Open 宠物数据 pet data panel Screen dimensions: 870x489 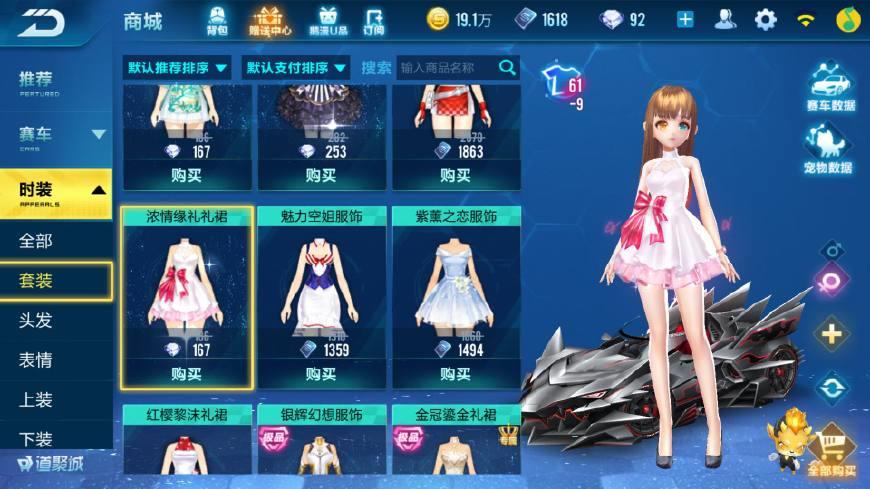(830, 150)
